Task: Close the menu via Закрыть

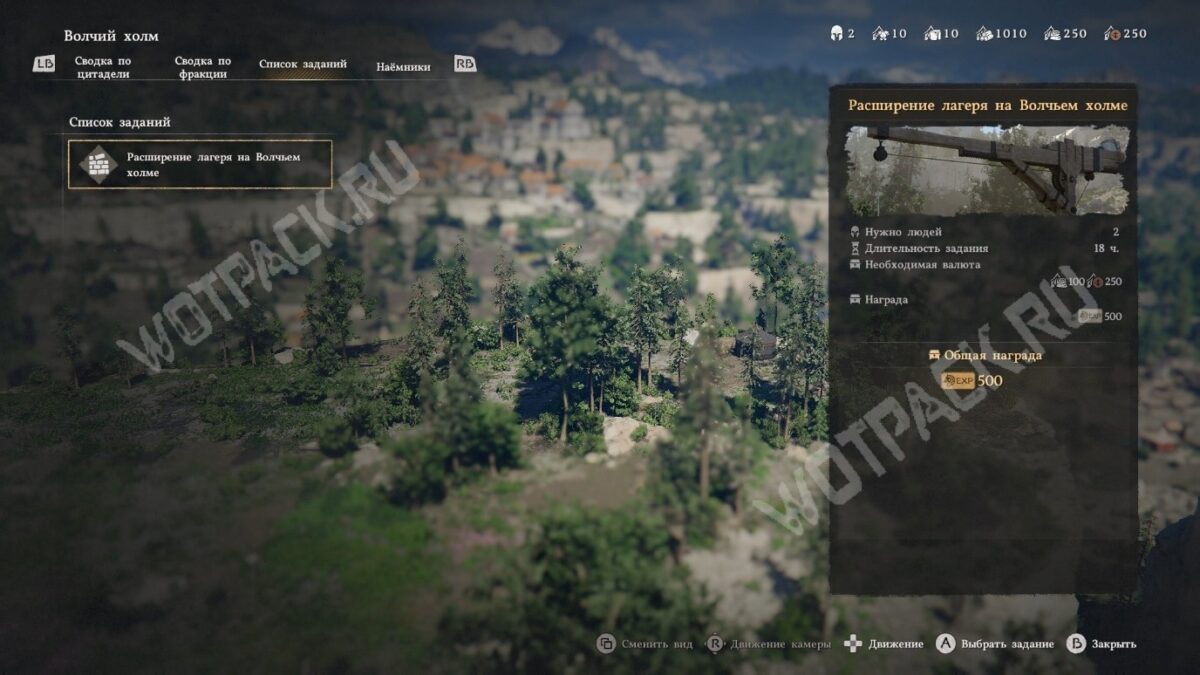Action: pos(1102,644)
